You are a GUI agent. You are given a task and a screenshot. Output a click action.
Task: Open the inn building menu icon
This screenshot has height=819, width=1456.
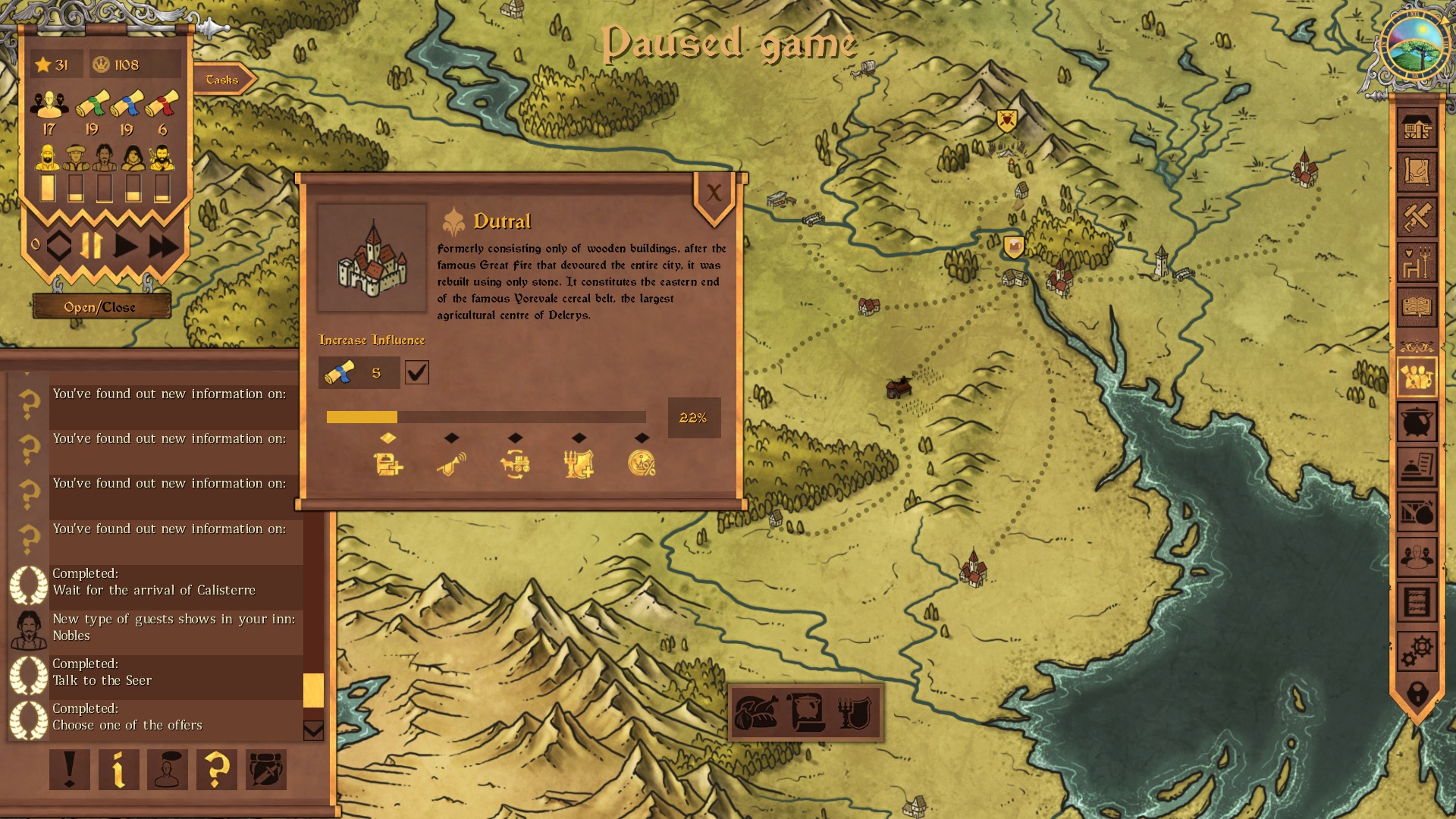click(x=1417, y=128)
